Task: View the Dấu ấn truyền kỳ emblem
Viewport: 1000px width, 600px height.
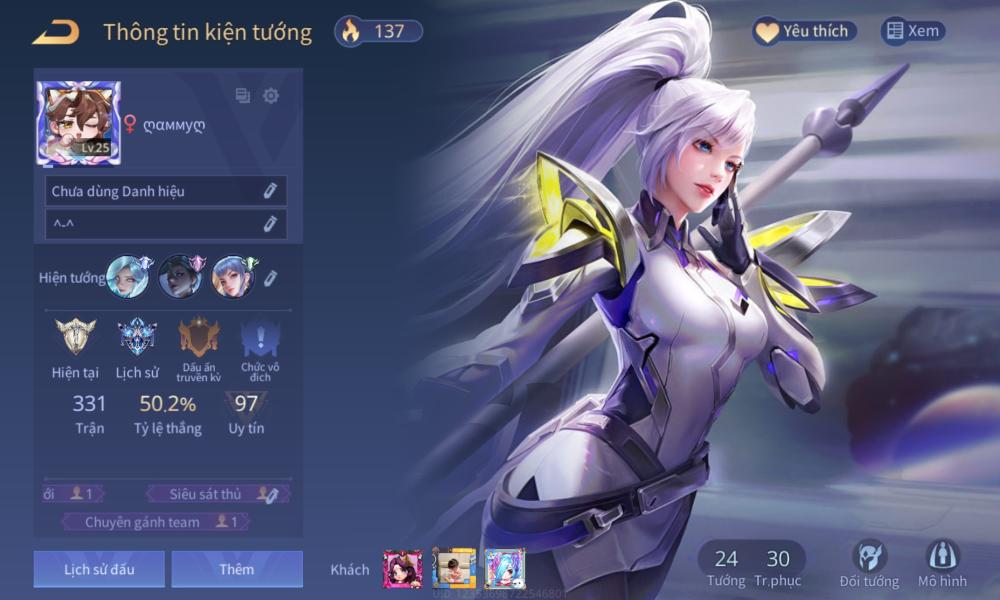Action: coord(199,337)
